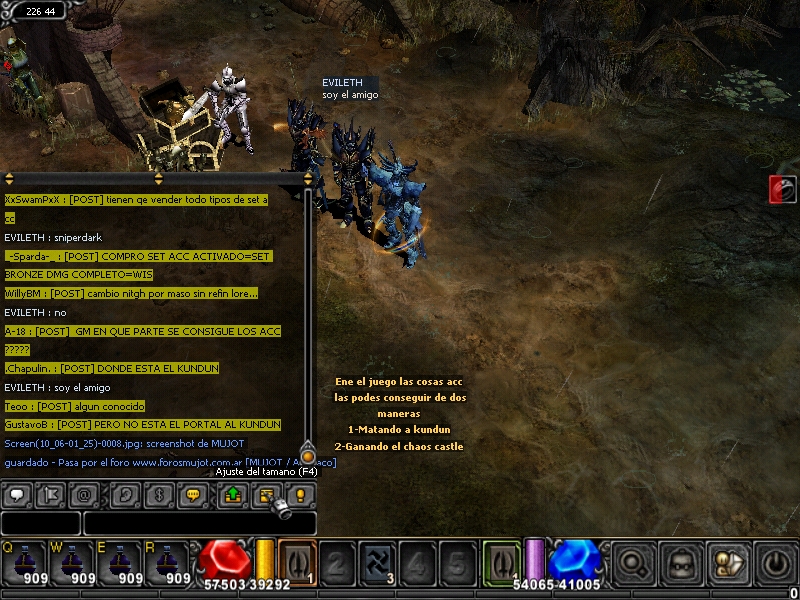Select the swirl skill in slot 3

(377, 561)
